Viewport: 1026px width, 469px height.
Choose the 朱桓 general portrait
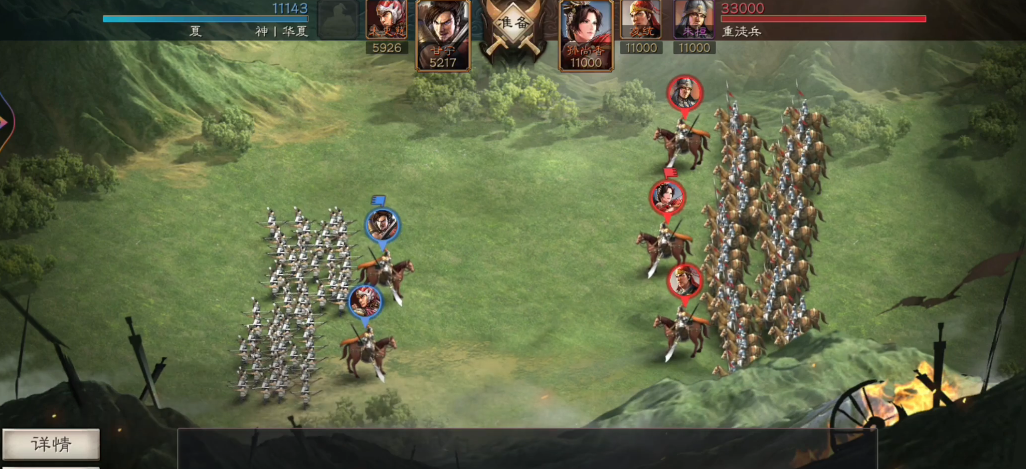[x=694, y=21]
